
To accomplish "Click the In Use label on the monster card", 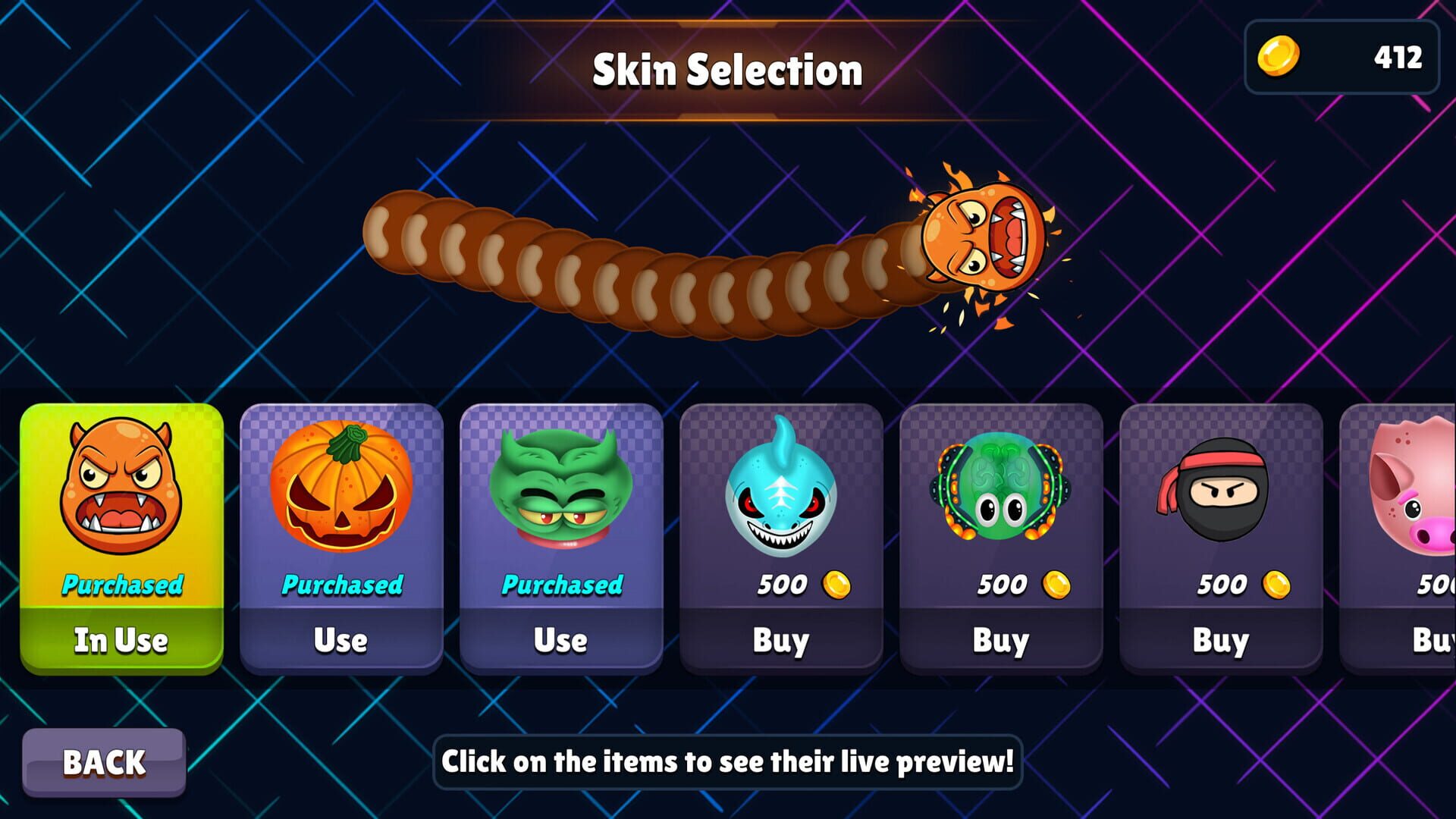I will [x=120, y=641].
